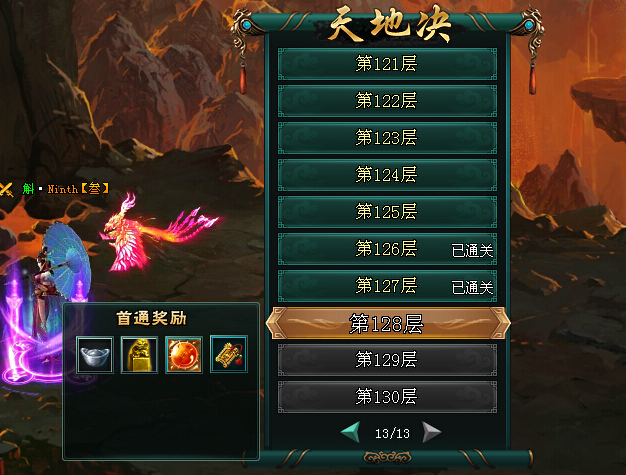Select the greyed 第130层 entry
The width and height of the screenshot is (626, 475).
click(387, 397)
